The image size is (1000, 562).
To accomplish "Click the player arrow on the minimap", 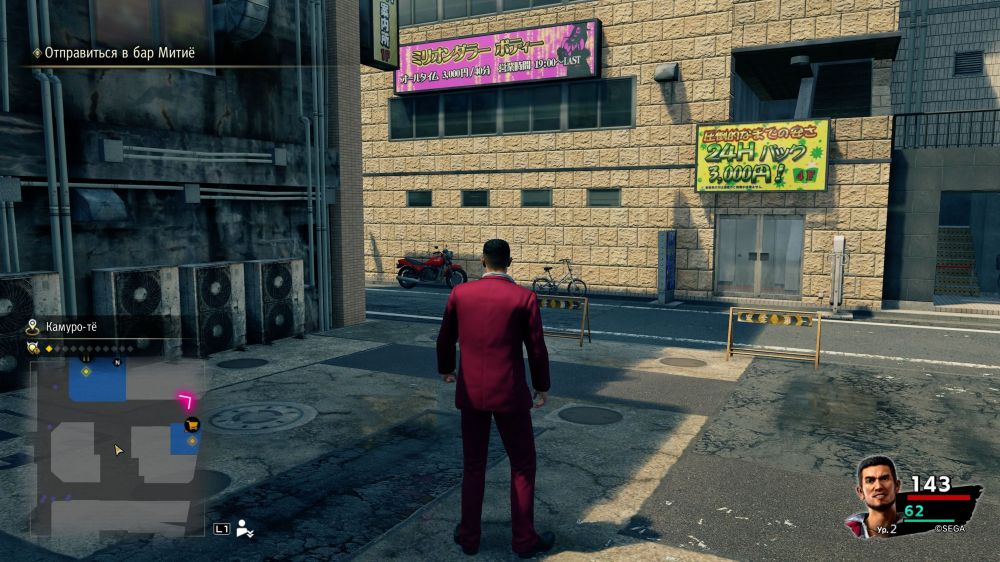I will click(119, 450).
